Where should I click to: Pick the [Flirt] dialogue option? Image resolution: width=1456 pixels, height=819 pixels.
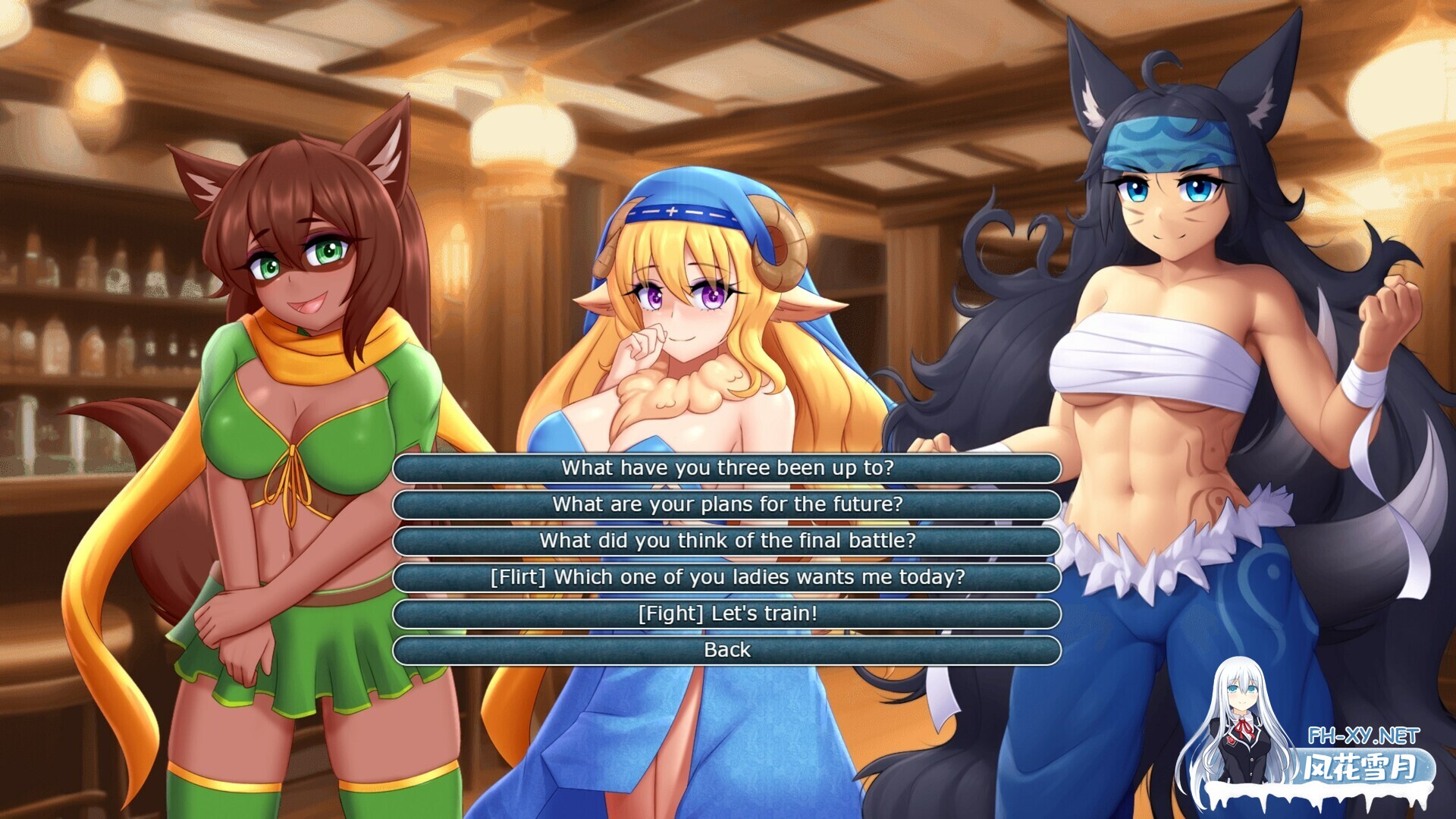726,577
